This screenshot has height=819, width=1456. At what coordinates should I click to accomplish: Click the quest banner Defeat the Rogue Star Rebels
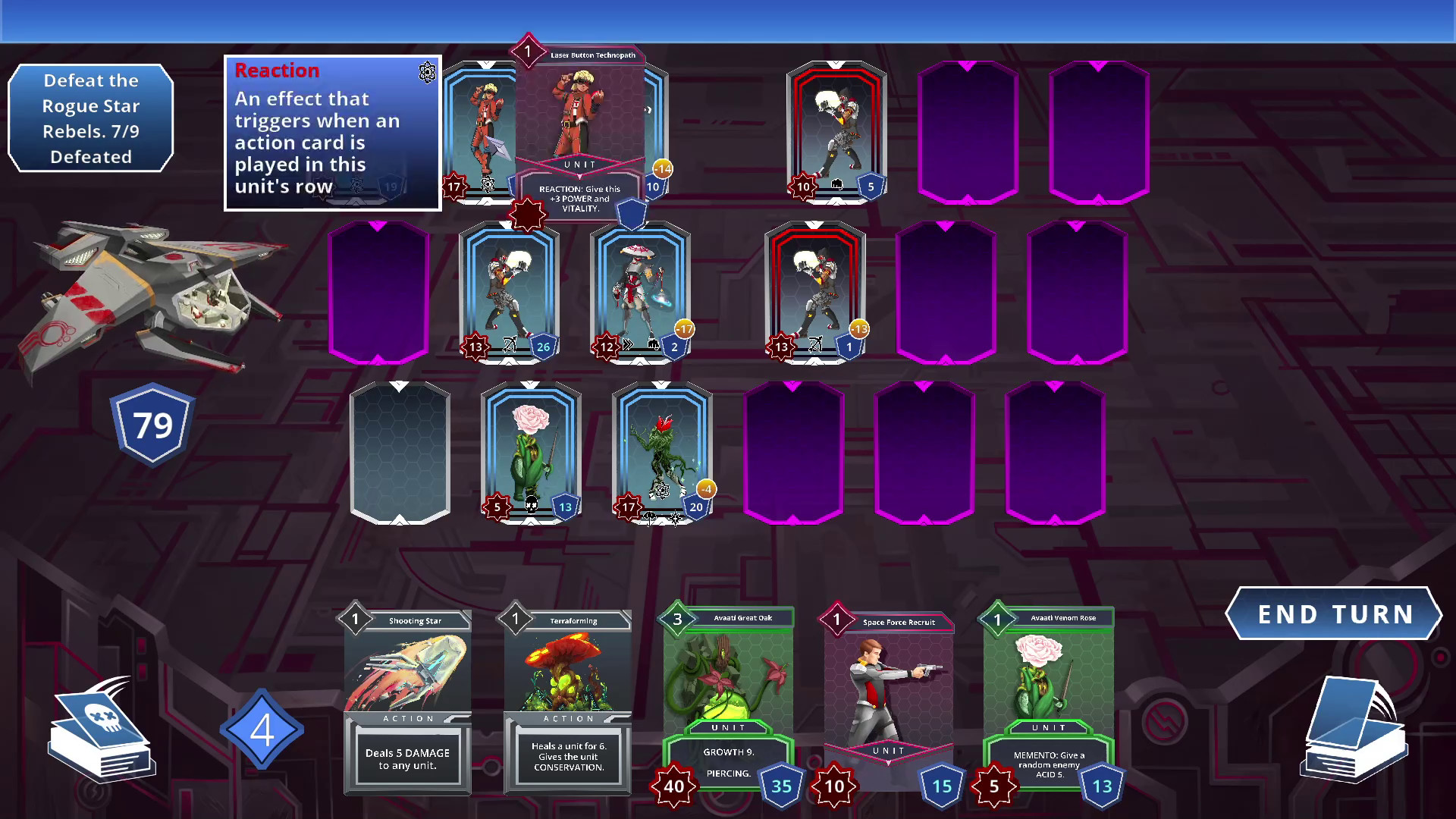pos(90,116)
